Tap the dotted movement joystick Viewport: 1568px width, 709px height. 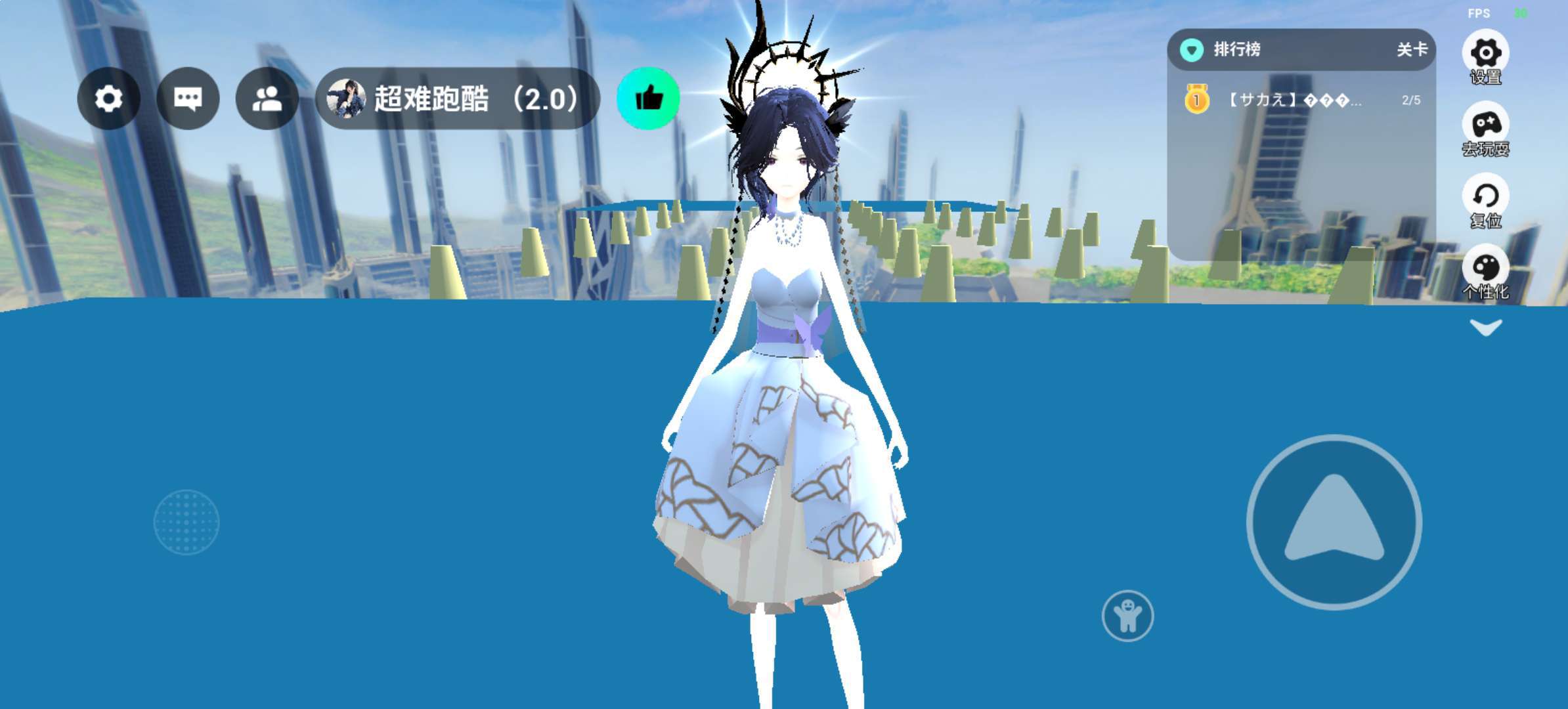coord(186,522)
